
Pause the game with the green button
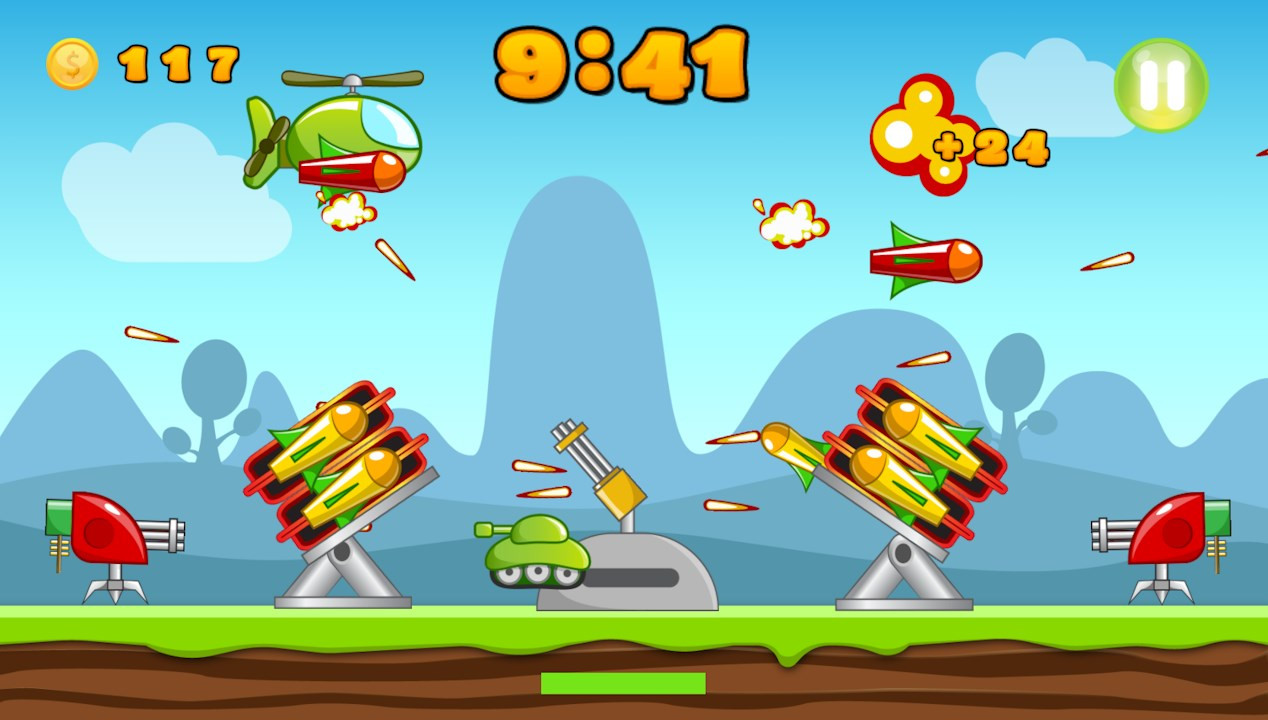click(x=1161, y=85)
